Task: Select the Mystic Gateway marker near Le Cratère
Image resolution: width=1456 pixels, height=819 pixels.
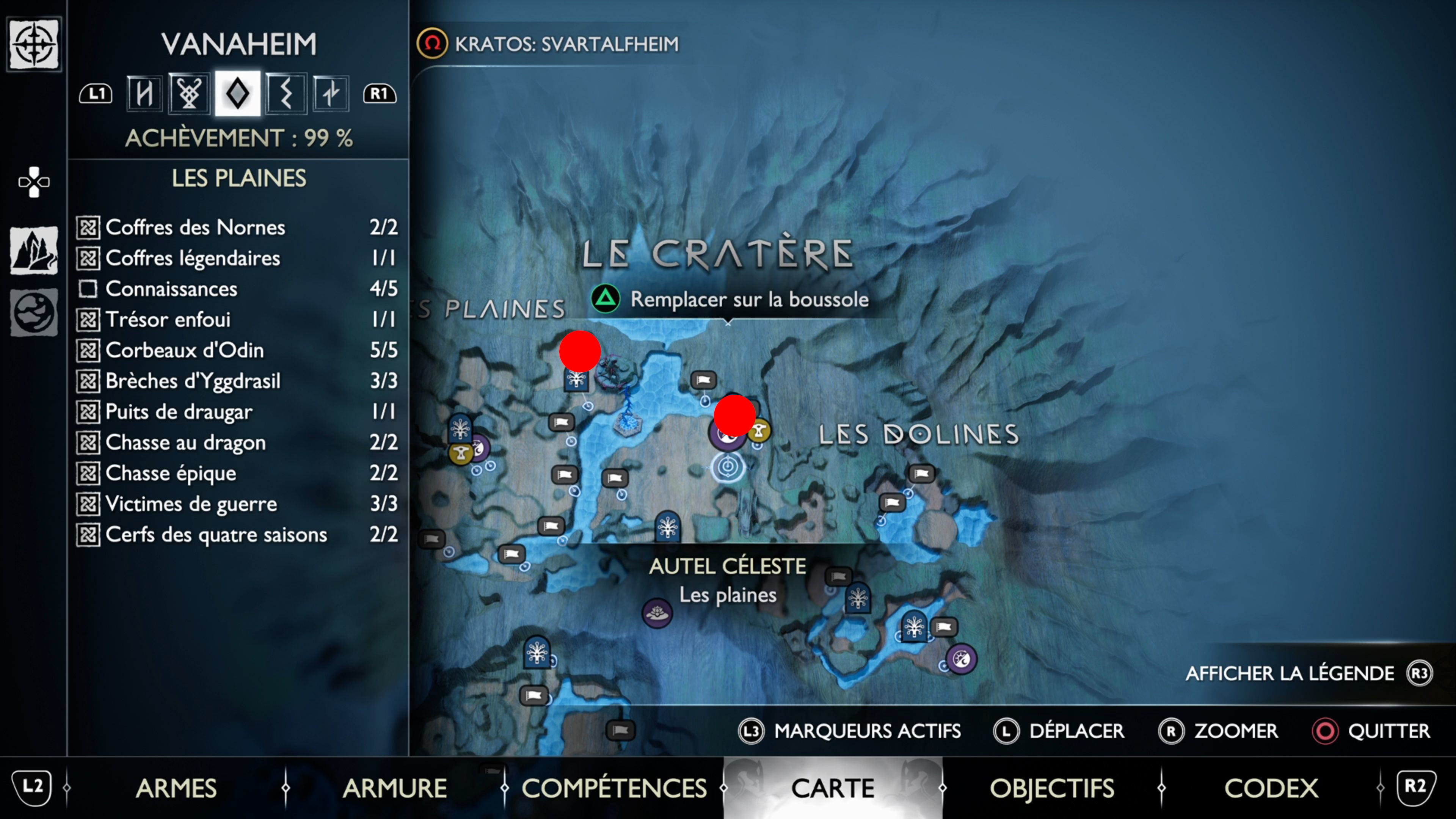Action: tap(576, 380)
